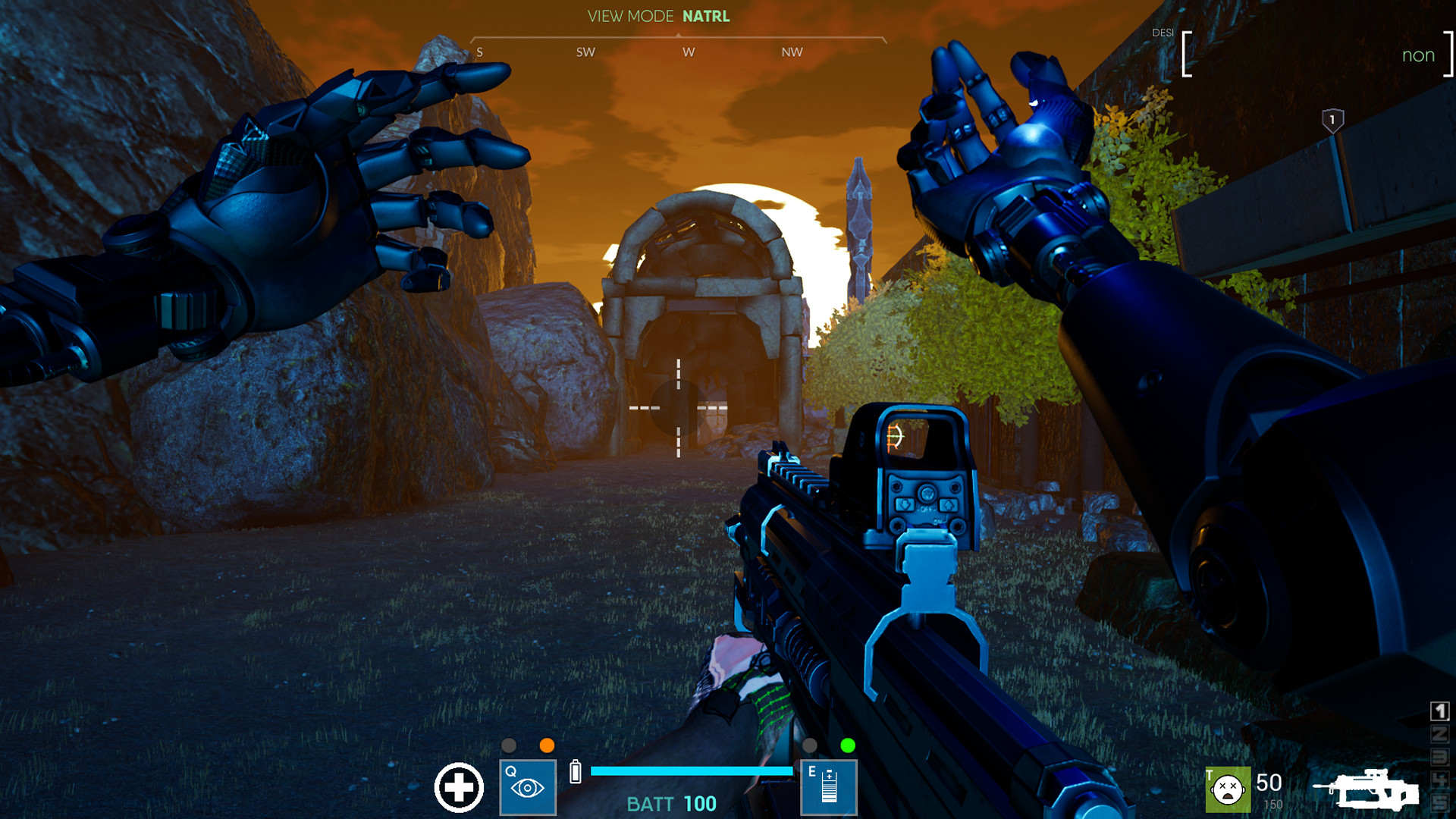1456x819 pixels.
Task: Click the non designation label
Action: (x=1418, y=55)
